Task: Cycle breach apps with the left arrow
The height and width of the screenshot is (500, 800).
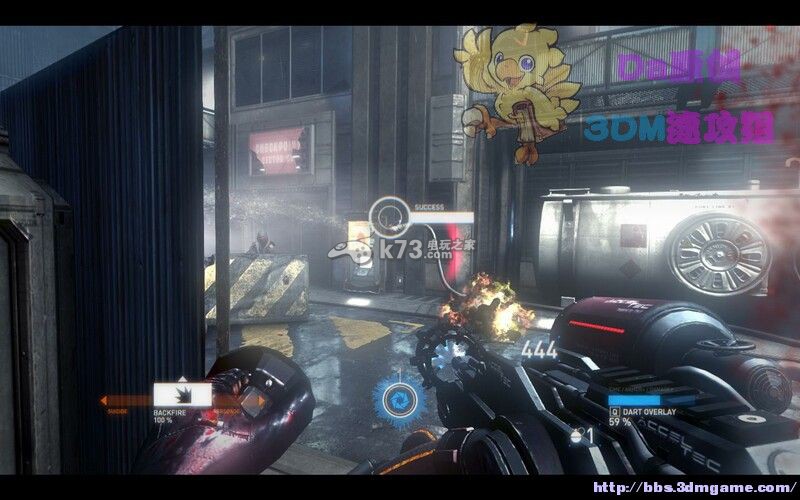Action: 105,402
